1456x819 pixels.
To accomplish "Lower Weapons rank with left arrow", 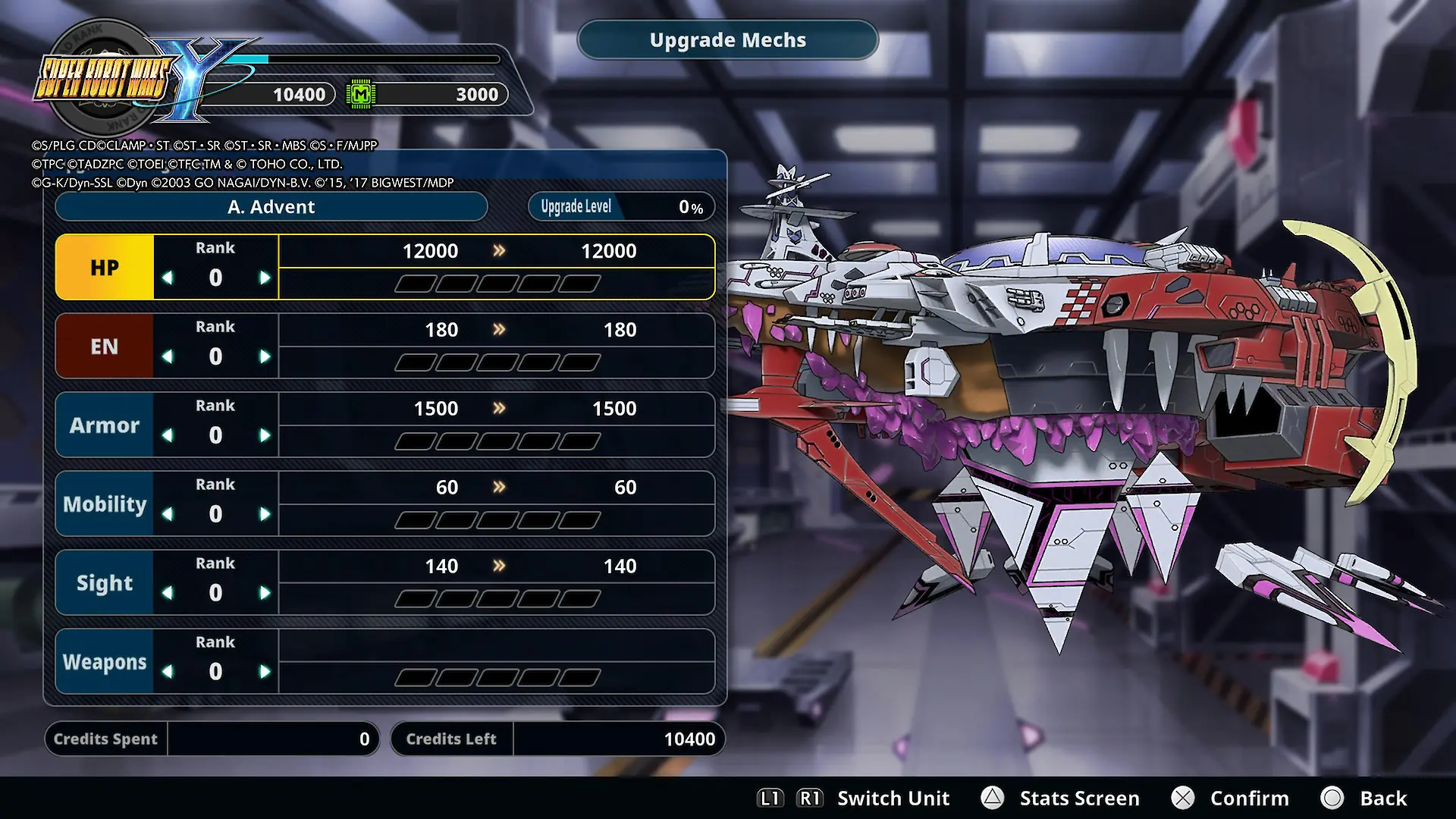I will [168, 673].
